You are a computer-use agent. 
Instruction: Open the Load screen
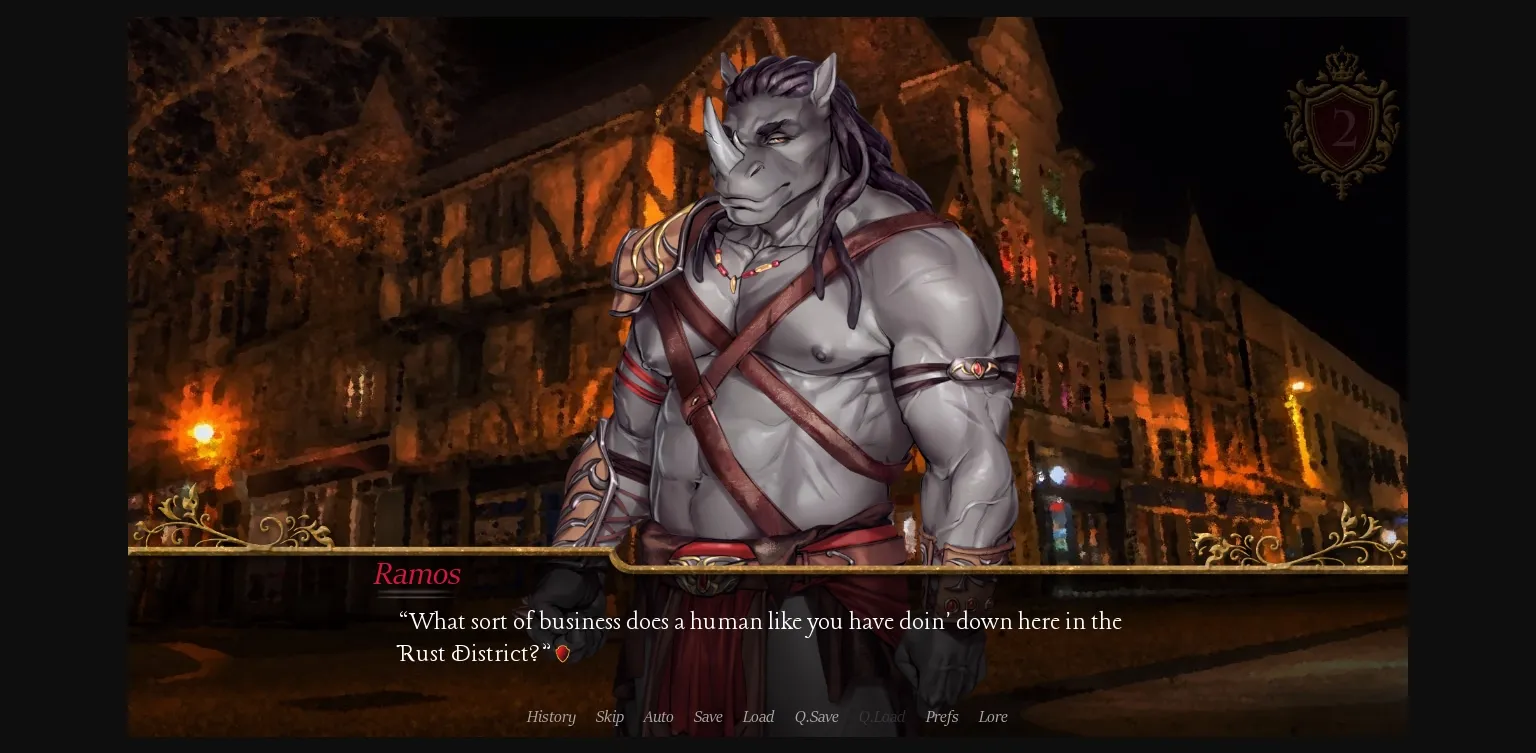tap(758, 717)
